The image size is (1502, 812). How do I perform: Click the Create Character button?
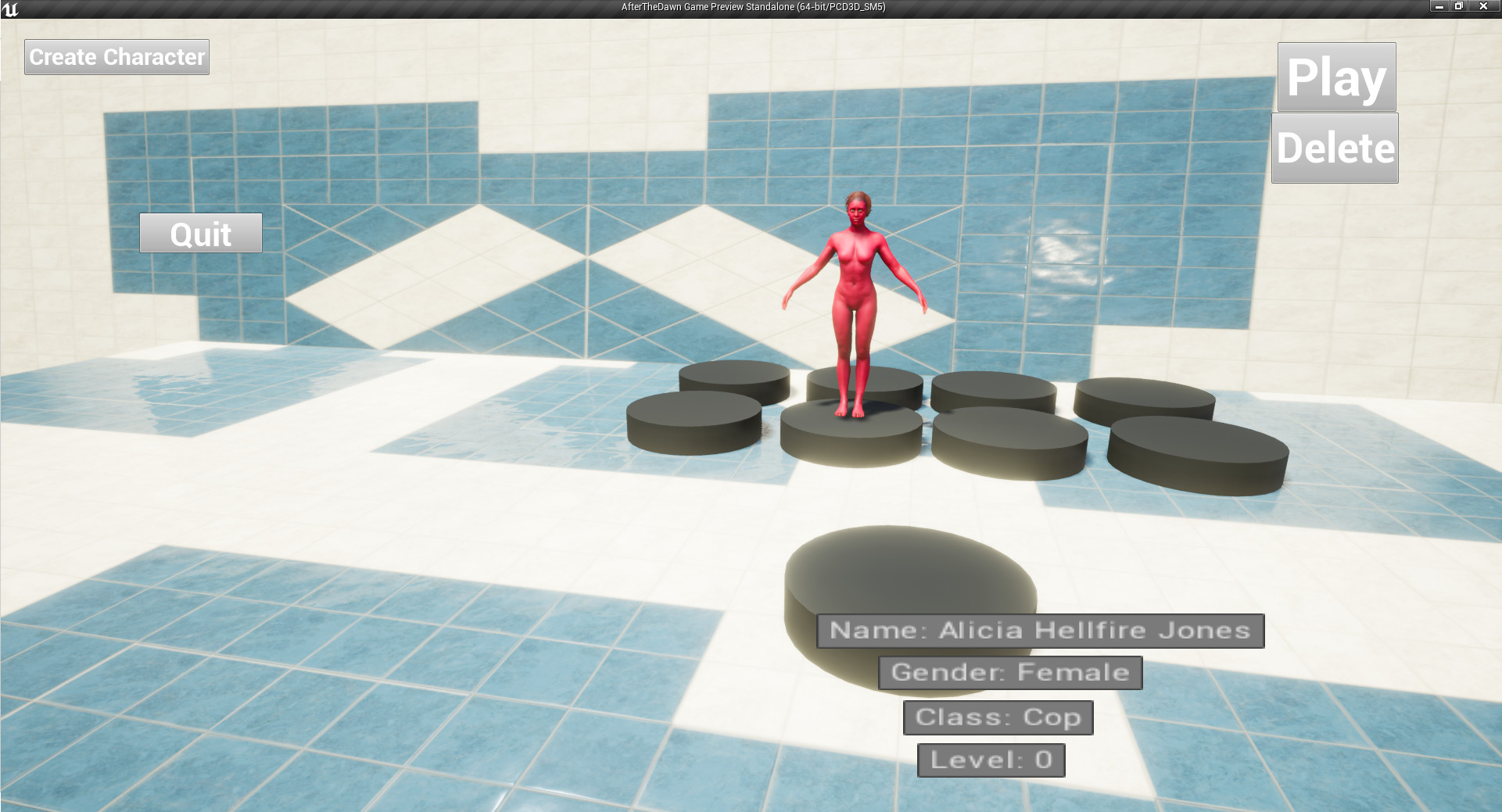click(x=117, y=56)
